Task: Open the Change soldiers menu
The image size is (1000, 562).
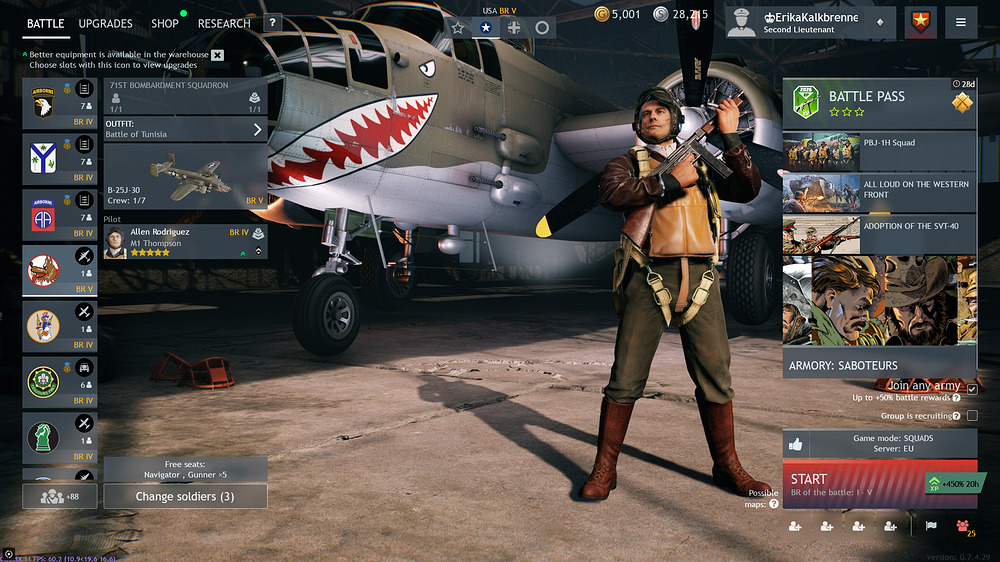Action: [185, 496]
